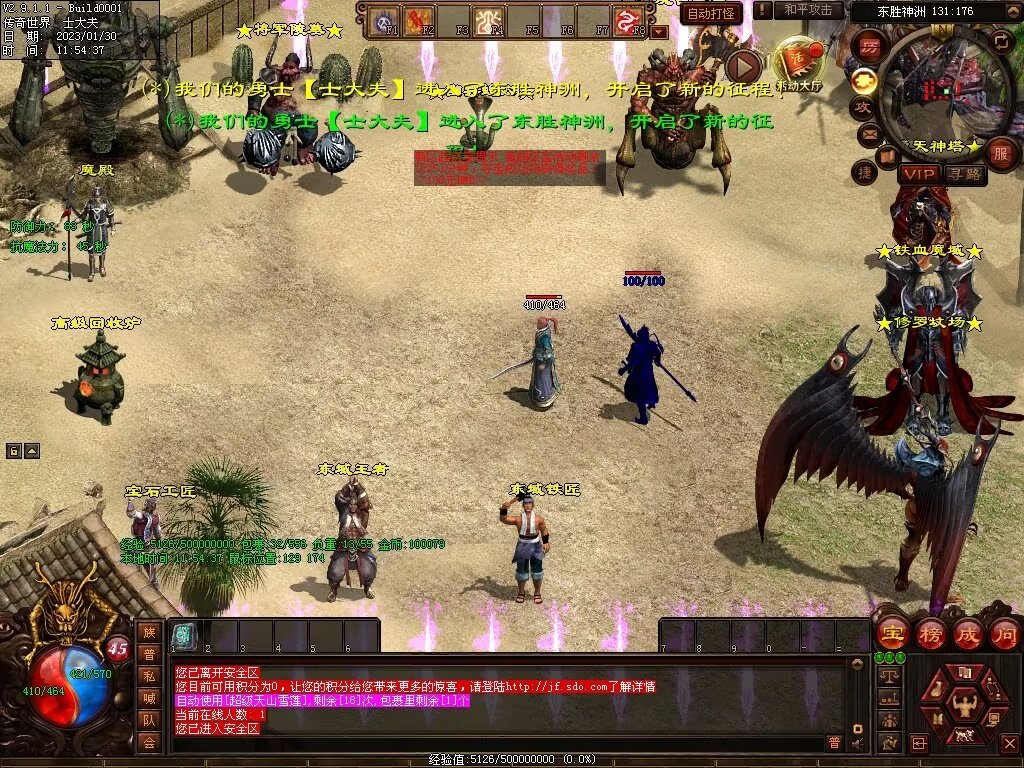Activate 寻路 pathfinding button
The width and height of the screenshot is (1024, 768).
965,174
